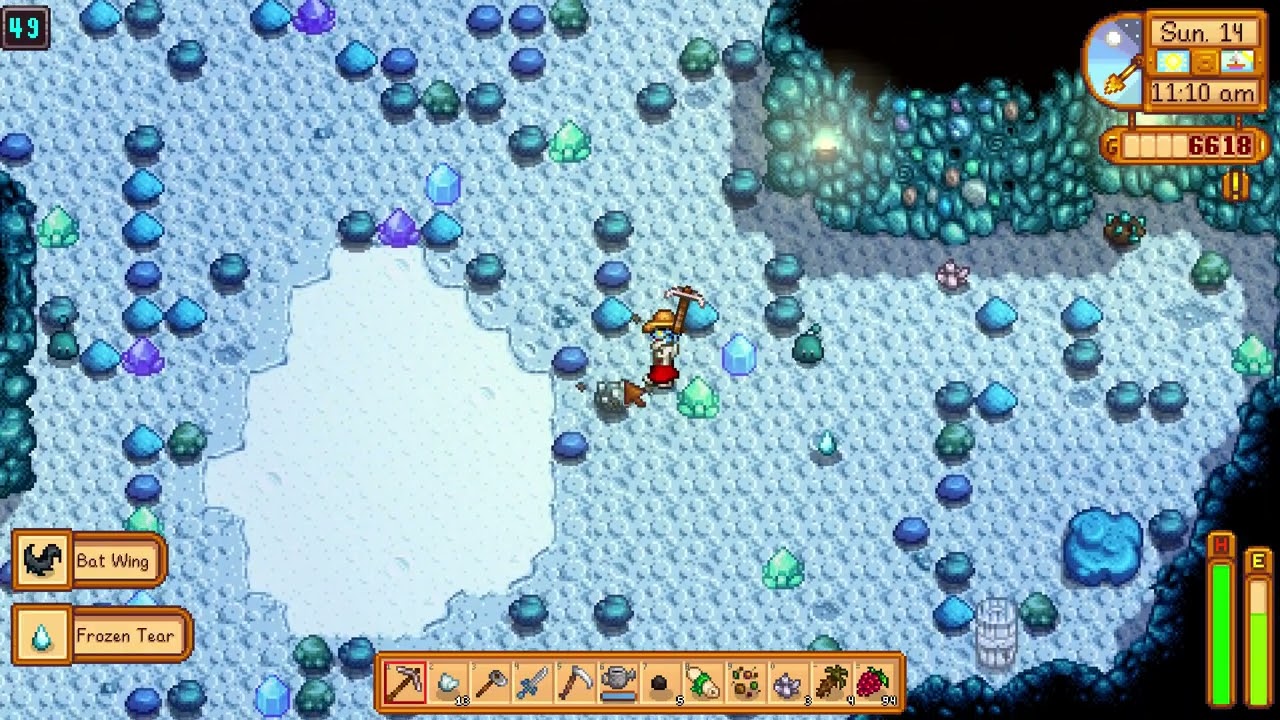Select the leek item slot

click(x=703, y=684)
